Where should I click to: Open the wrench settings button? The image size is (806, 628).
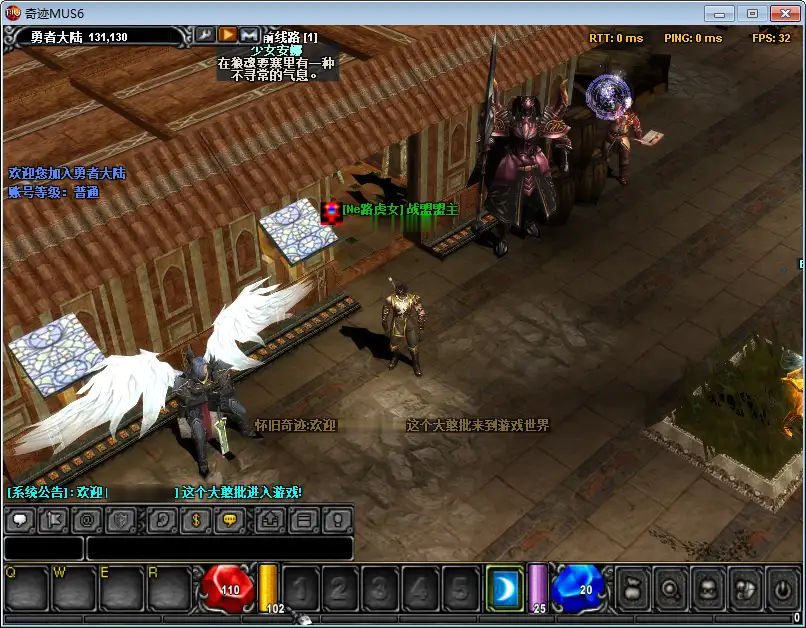[204, 35]
